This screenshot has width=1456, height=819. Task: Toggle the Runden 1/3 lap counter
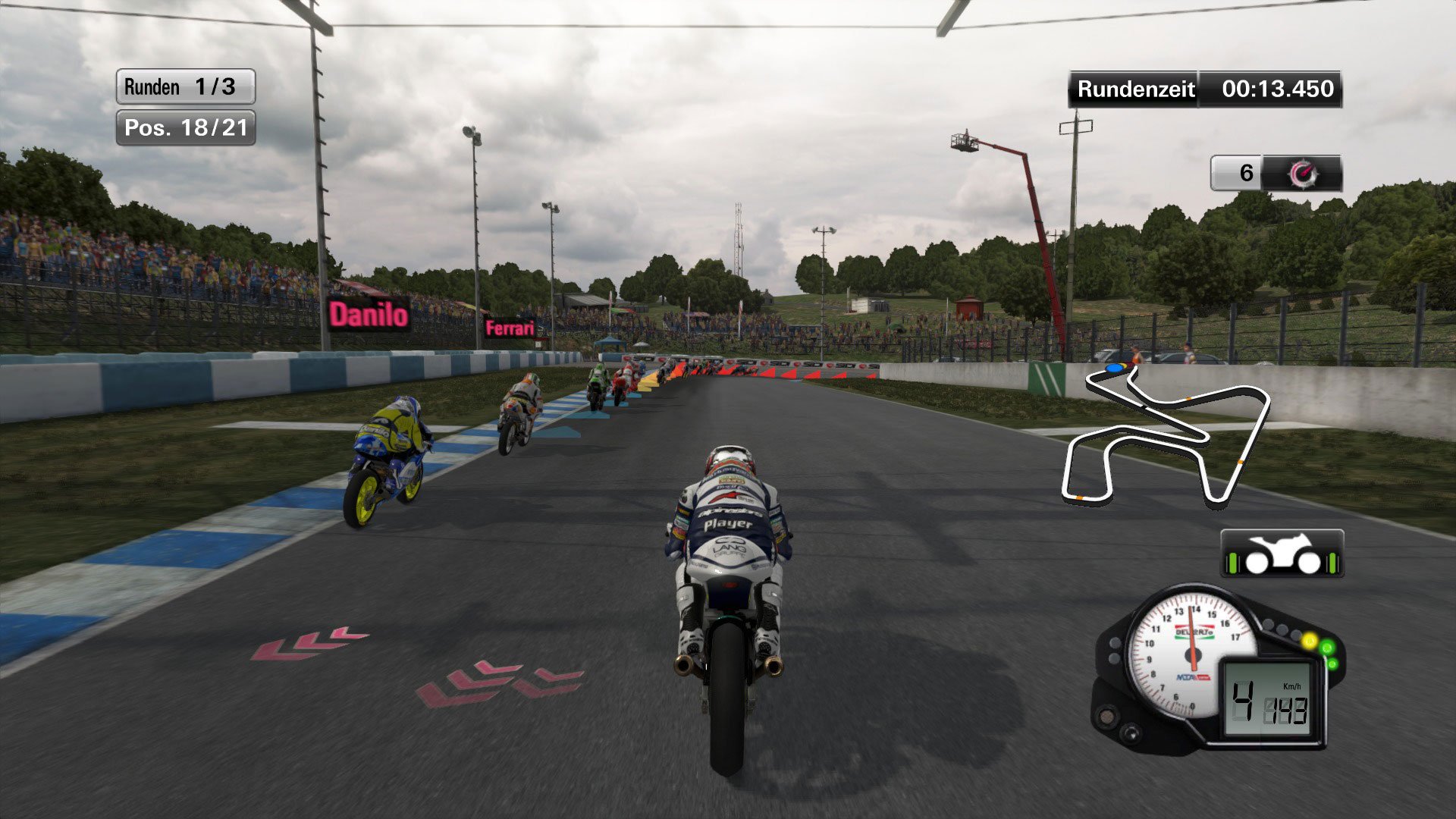coord(184,86)
